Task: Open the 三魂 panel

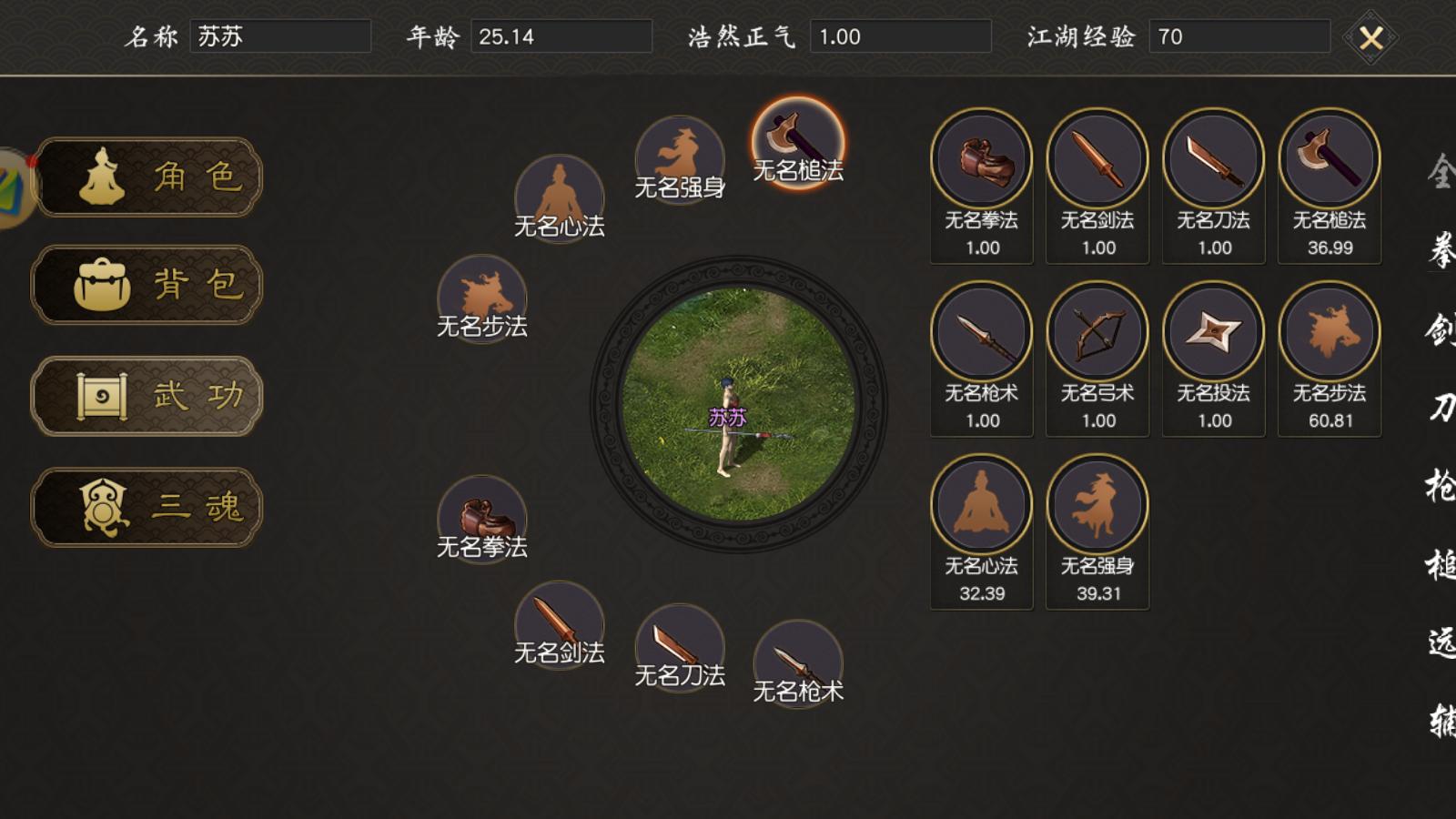Action: pos(147,508)
